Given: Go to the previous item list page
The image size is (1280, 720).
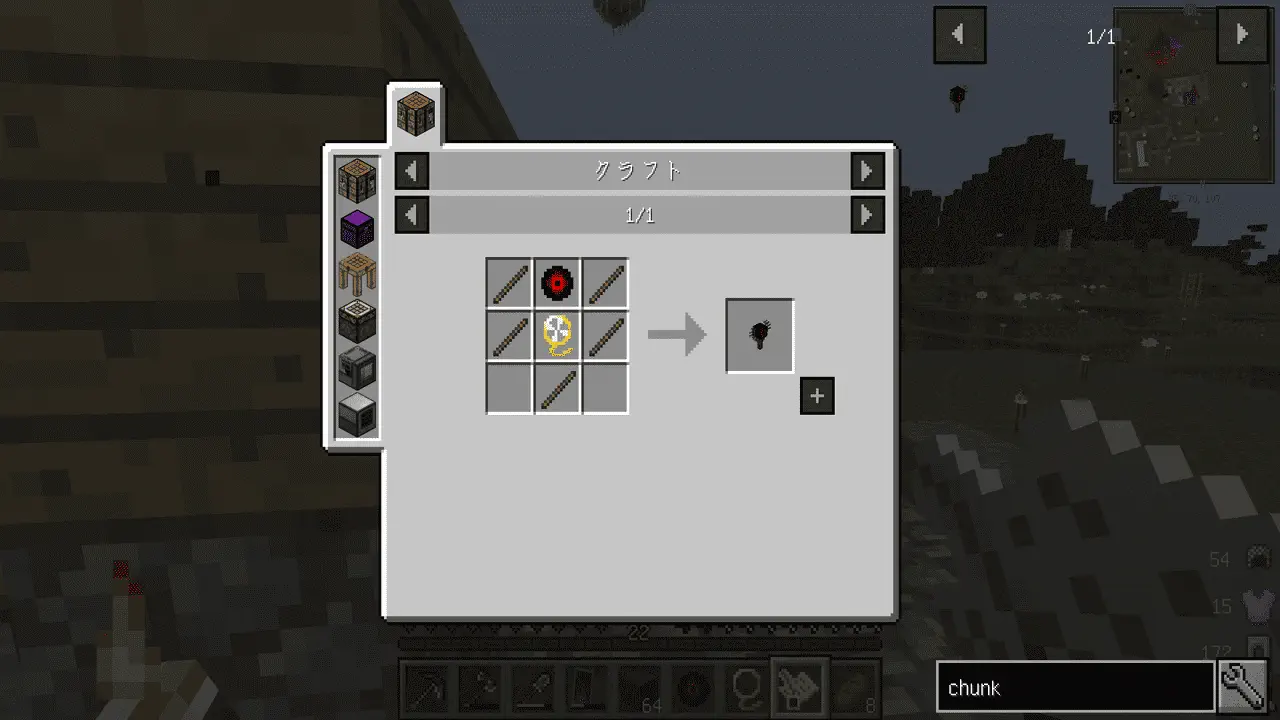Looking at the screenshot, I should coord(959,35).
